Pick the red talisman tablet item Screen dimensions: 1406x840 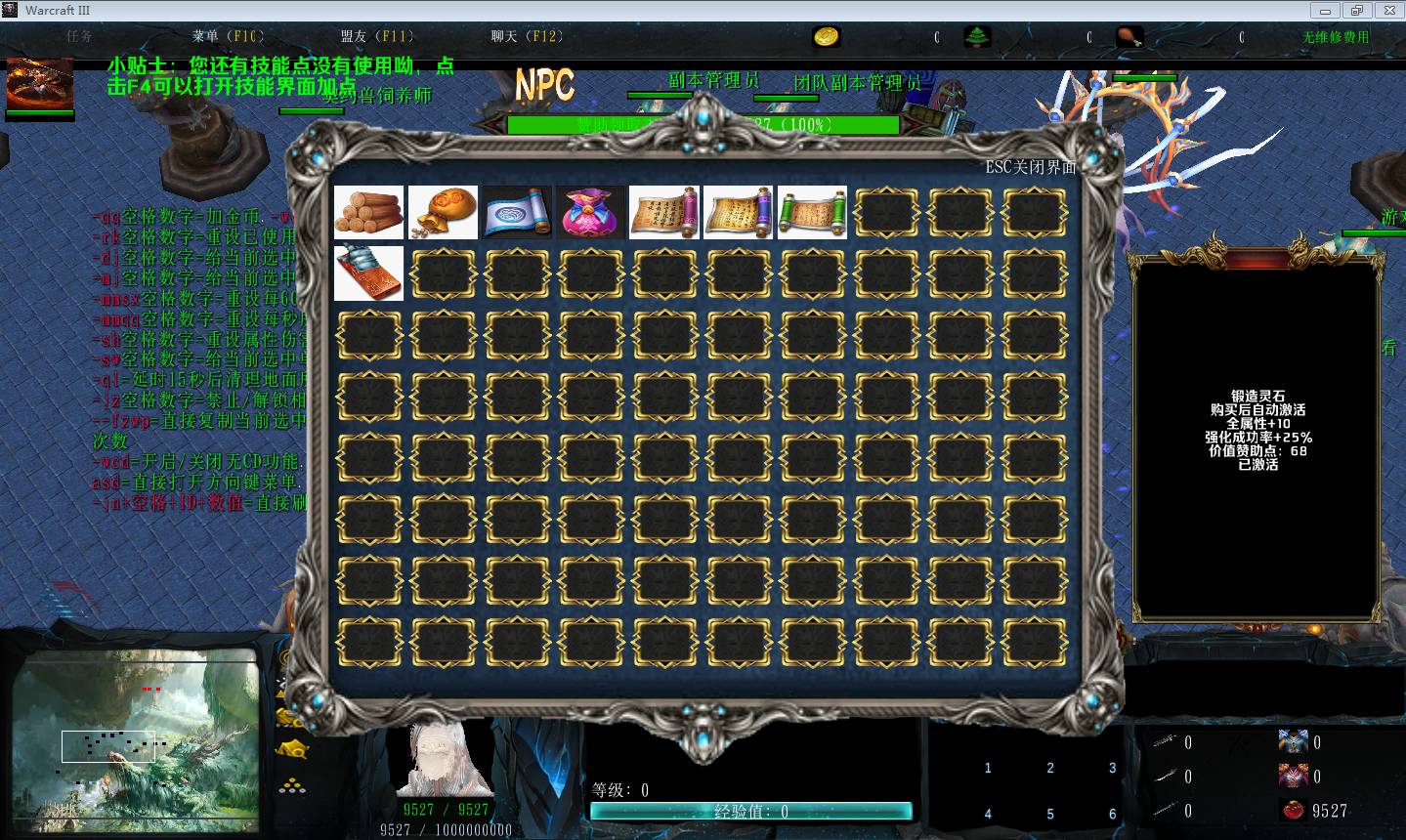[x=368, y=273]
